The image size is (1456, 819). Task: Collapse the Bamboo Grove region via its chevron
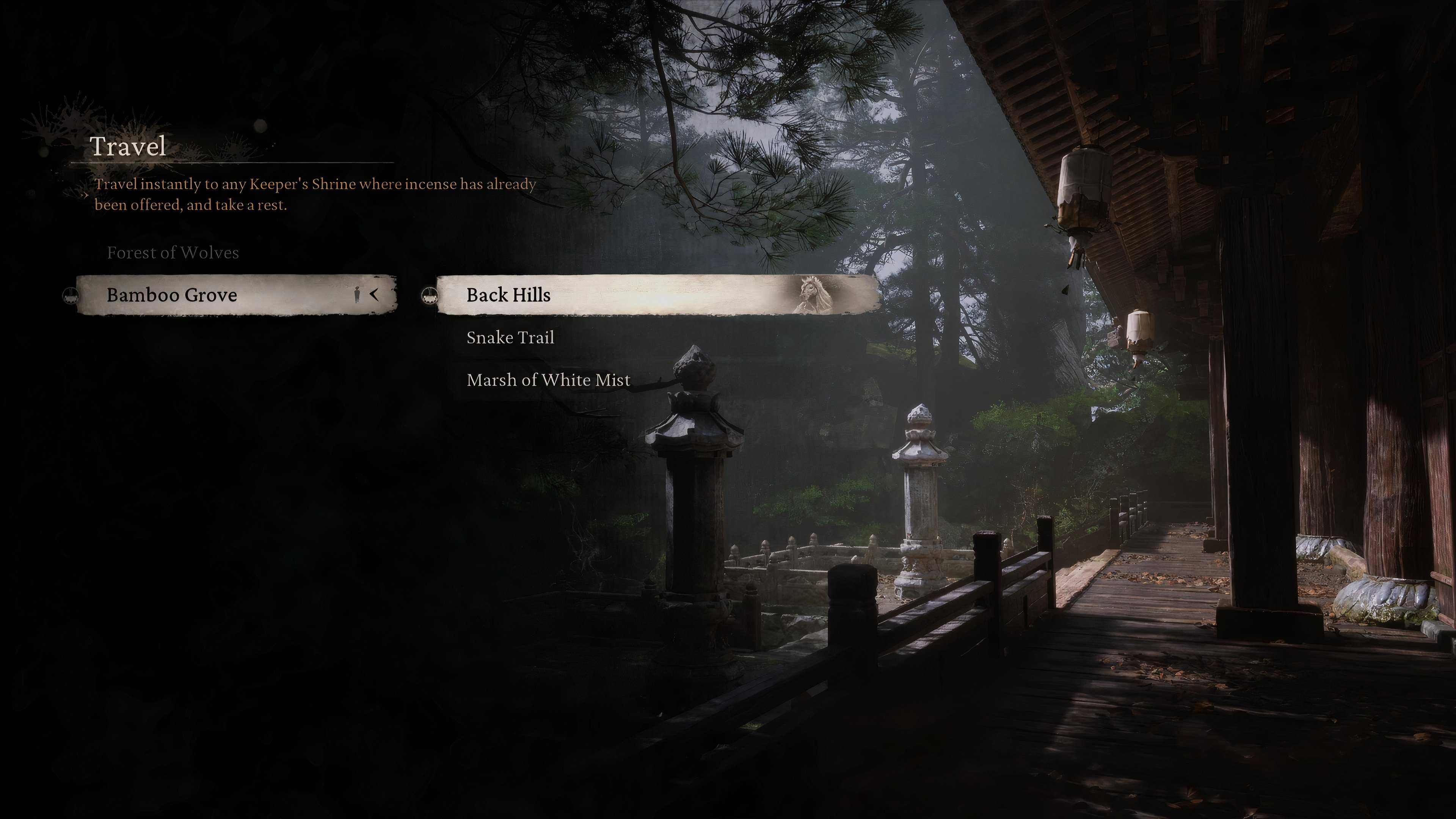(x=375, y=295)
